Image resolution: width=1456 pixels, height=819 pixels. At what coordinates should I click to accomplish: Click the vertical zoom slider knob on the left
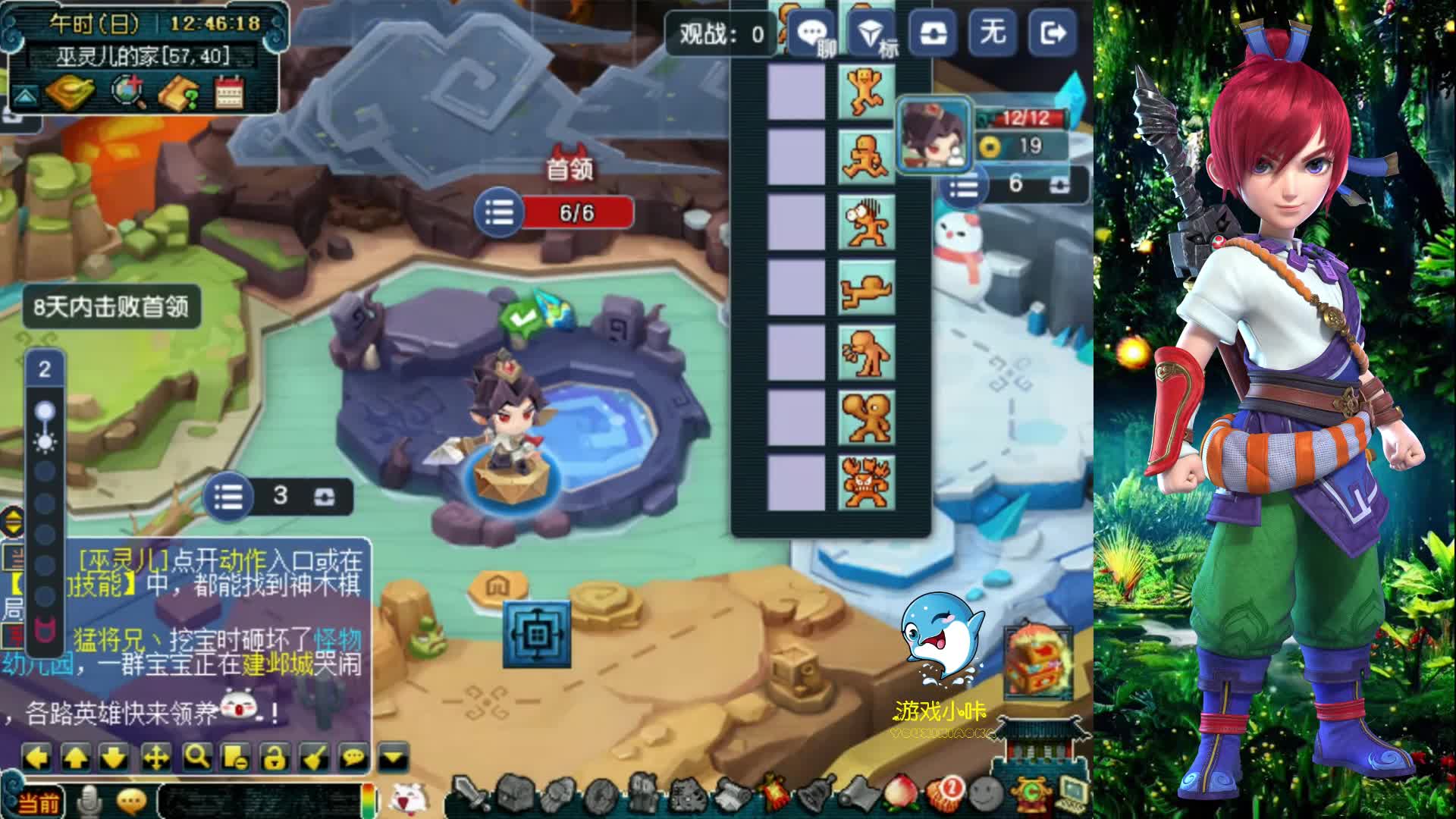click(44, 410)
